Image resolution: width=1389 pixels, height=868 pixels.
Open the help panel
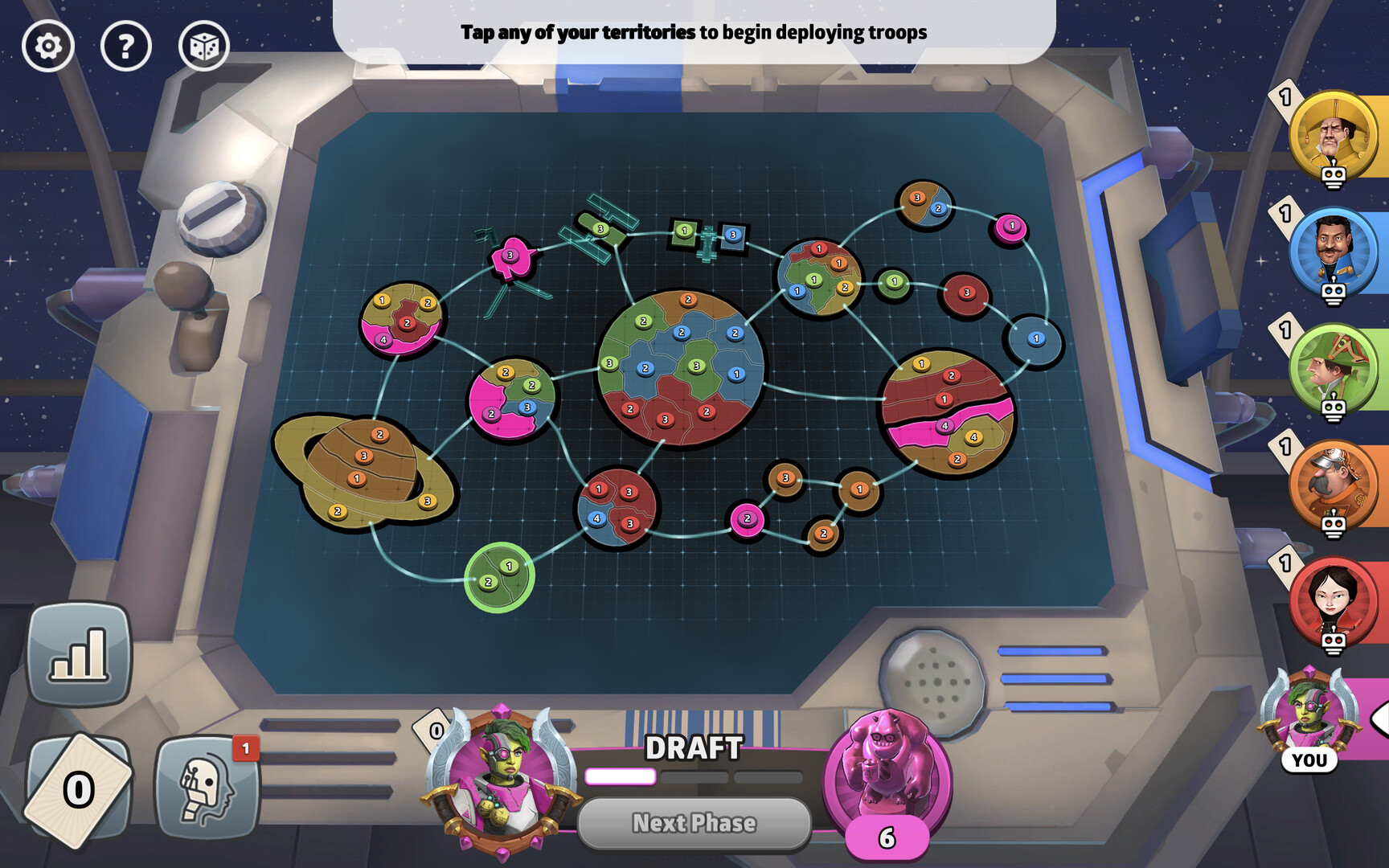coord(125,47)
